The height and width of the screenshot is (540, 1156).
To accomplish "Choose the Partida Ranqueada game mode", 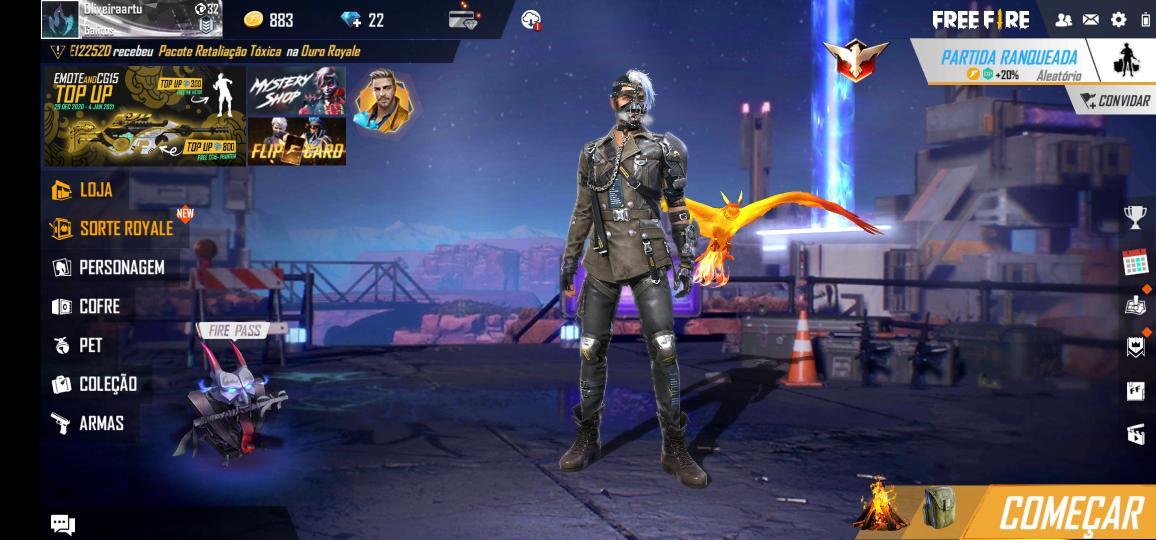I will pos(1008,62).
